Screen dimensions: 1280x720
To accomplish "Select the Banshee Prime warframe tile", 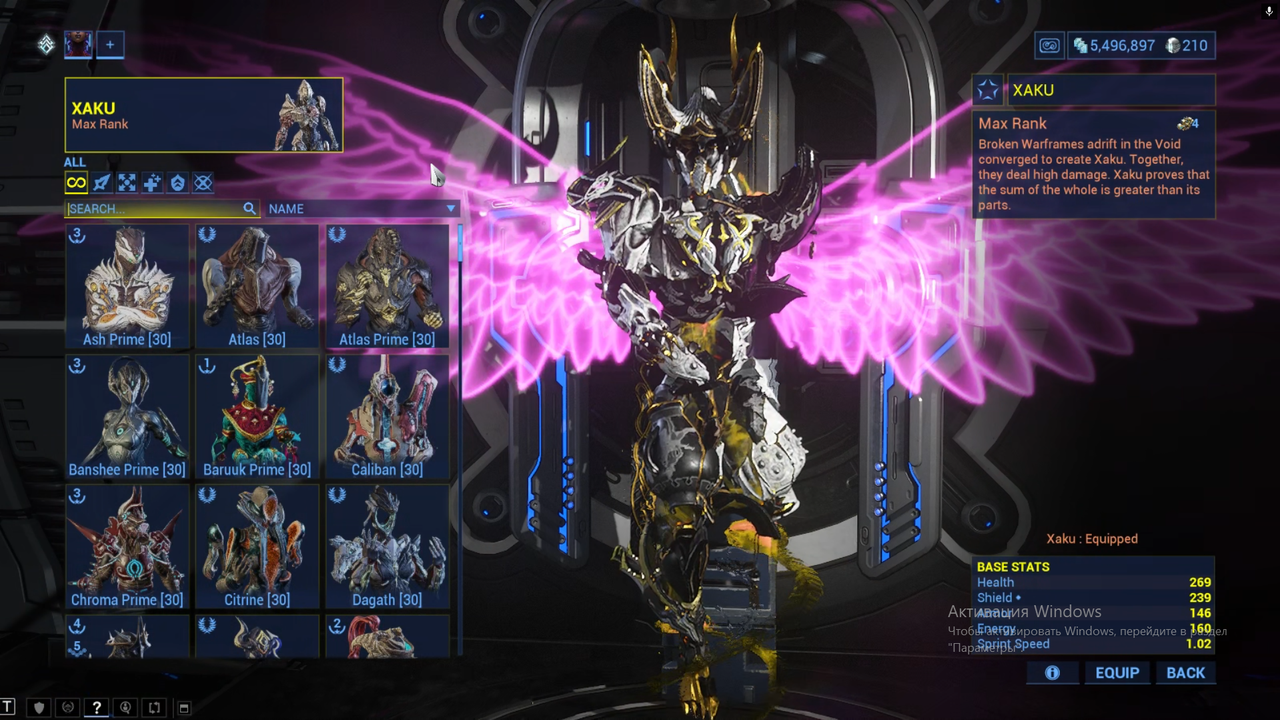I will point(127,416).
